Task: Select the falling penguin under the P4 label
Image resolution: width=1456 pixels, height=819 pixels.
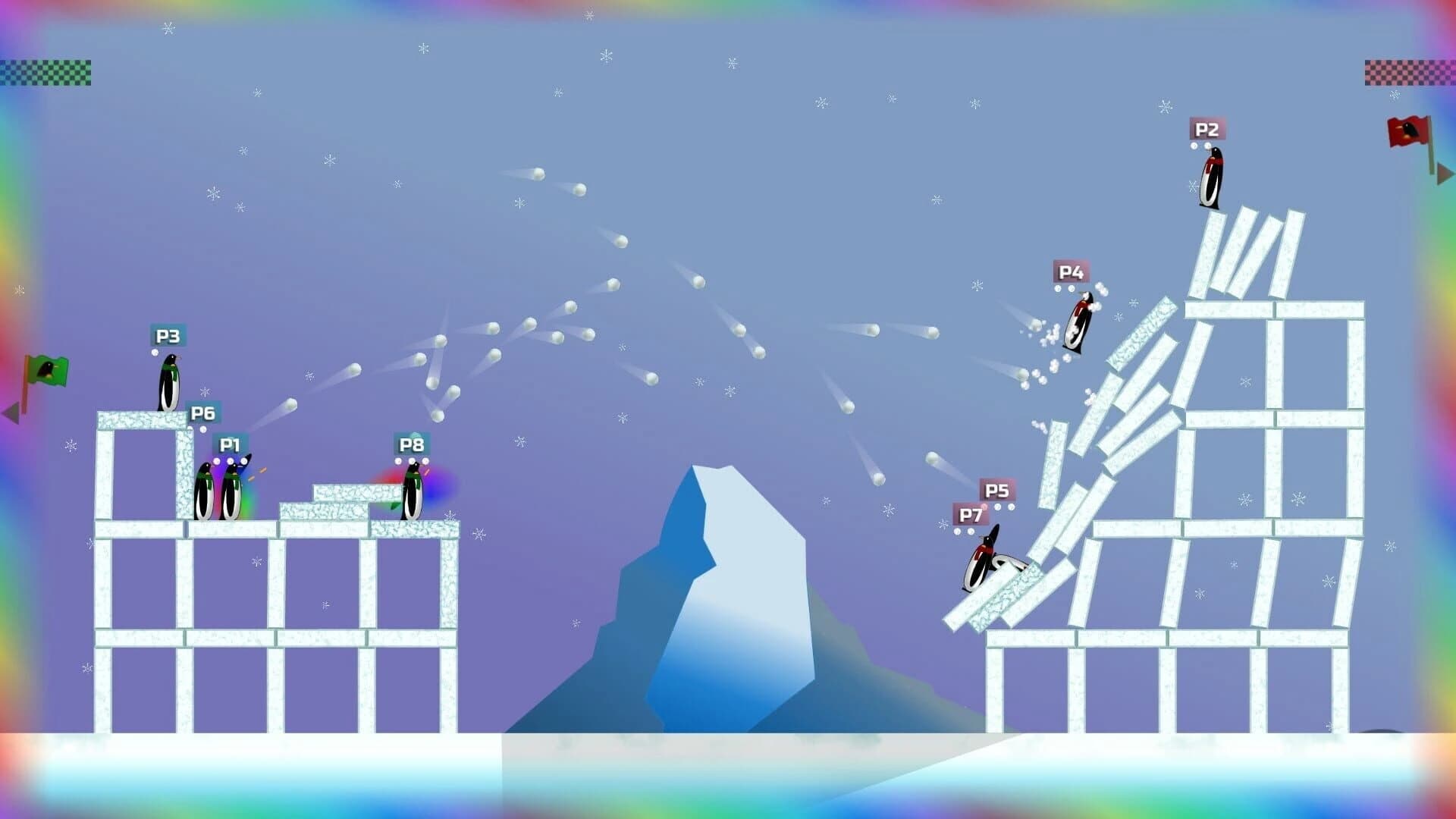Action: pyautogui.click(x=1077, y=322)
